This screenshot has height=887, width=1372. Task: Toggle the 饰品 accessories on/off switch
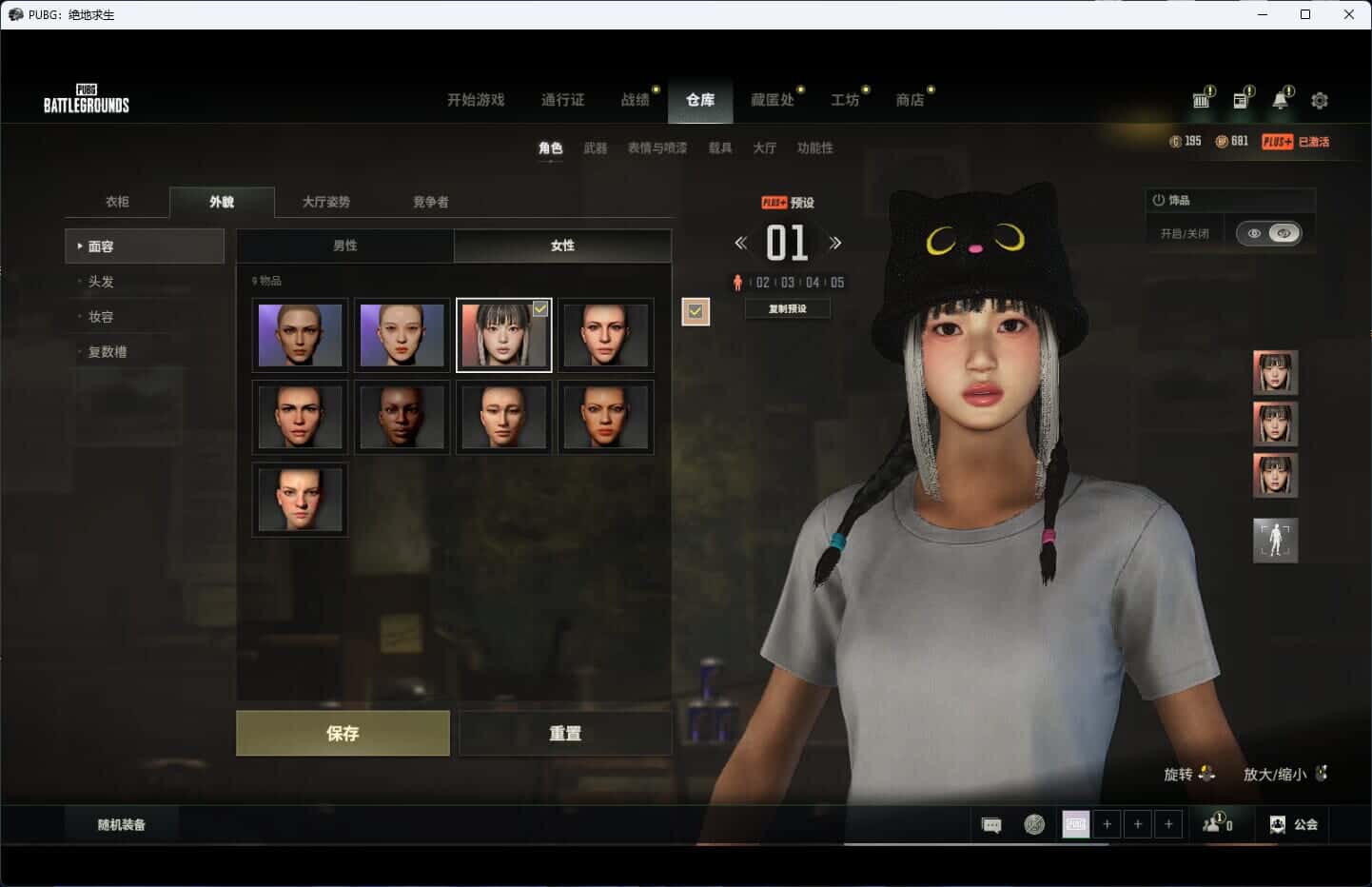[1268, 233]
